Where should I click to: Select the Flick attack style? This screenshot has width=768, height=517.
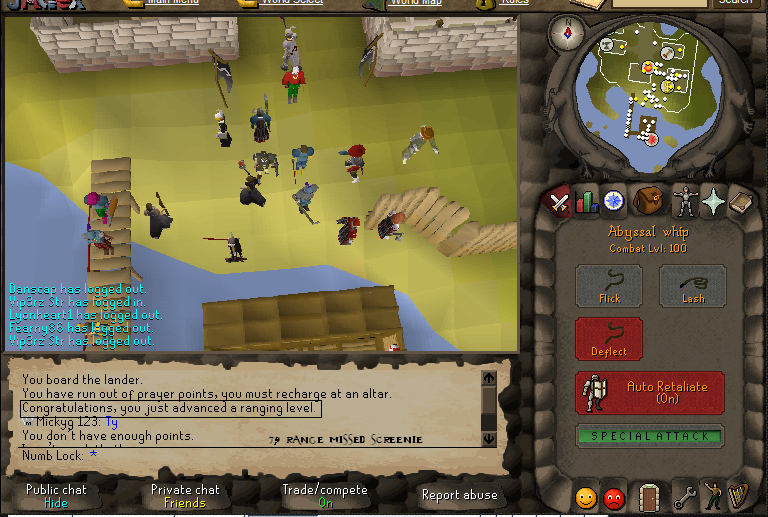tap(609, 286)
